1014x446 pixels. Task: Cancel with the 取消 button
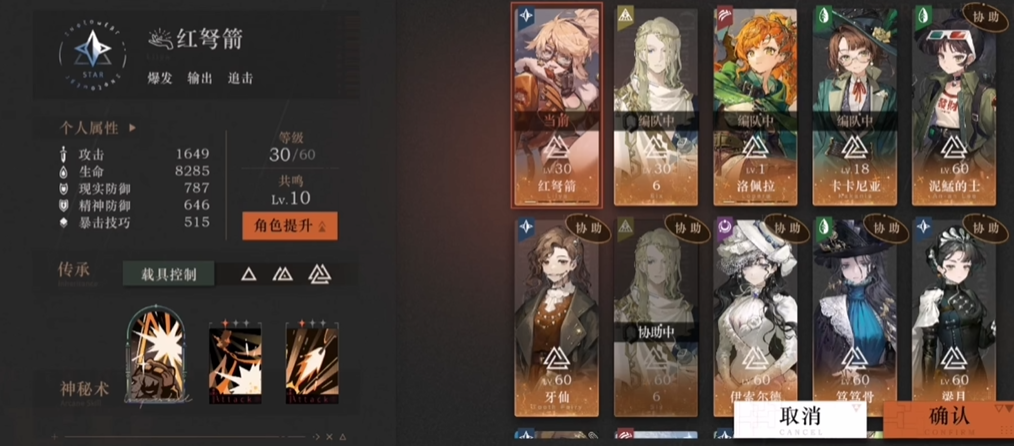pos(800,417)
